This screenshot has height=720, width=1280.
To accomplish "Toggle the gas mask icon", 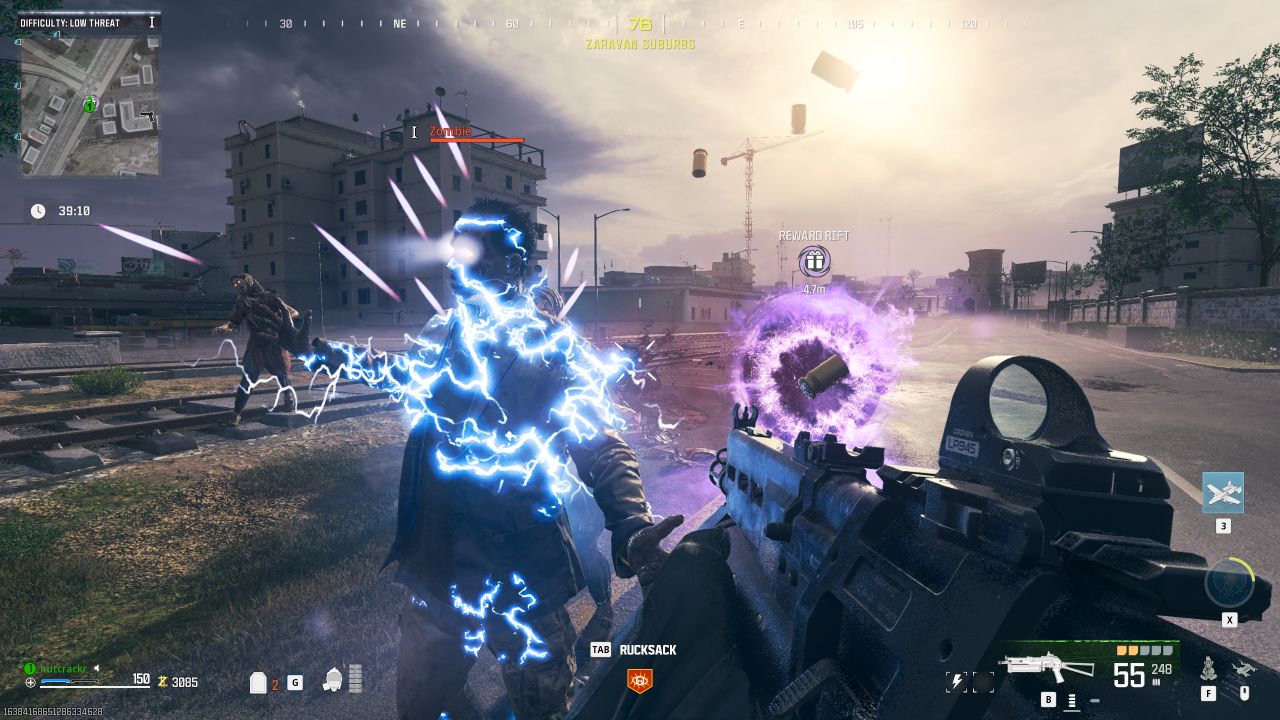I will point(334,681).
